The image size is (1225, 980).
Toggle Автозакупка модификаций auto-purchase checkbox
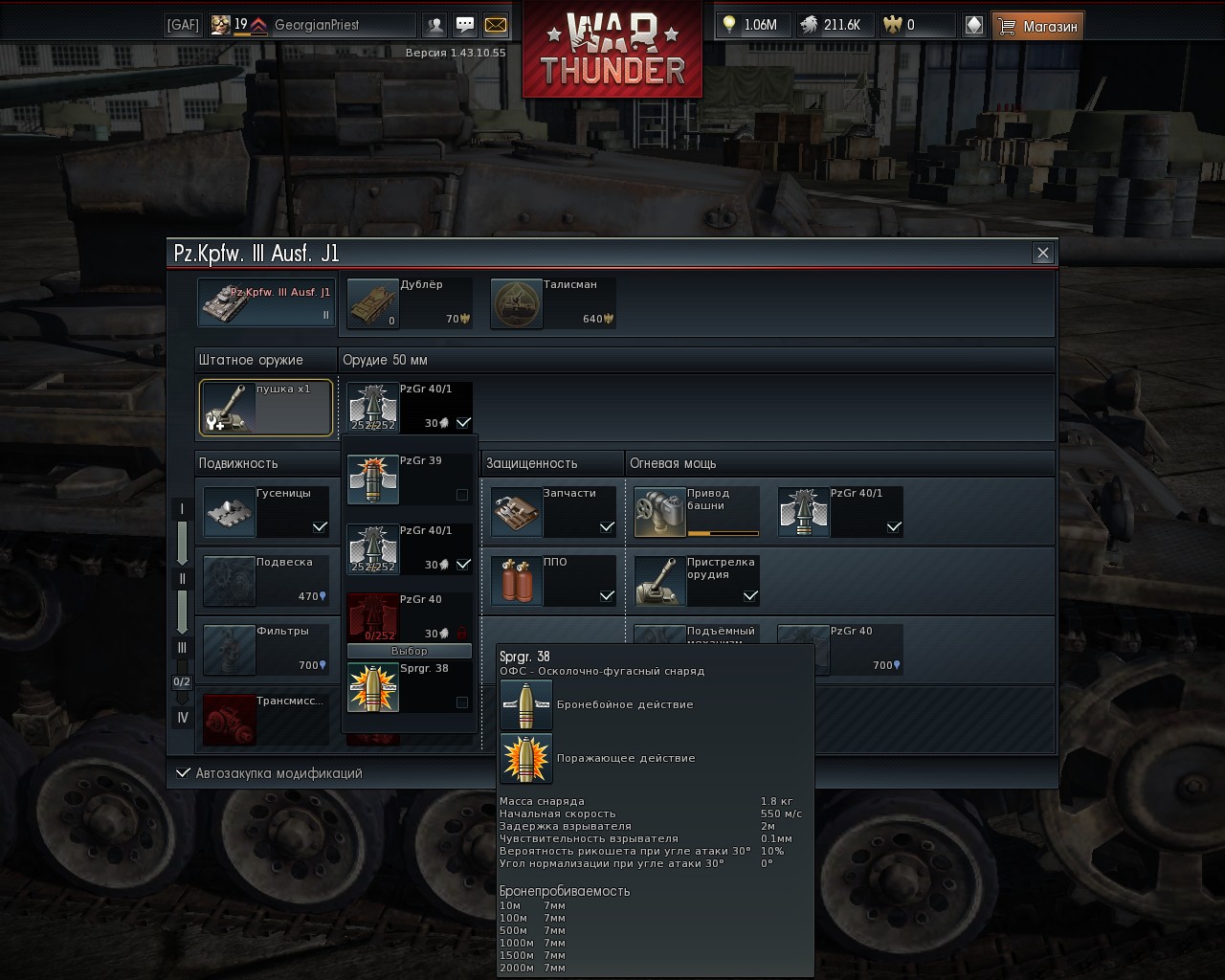click(x=183, y=773)
